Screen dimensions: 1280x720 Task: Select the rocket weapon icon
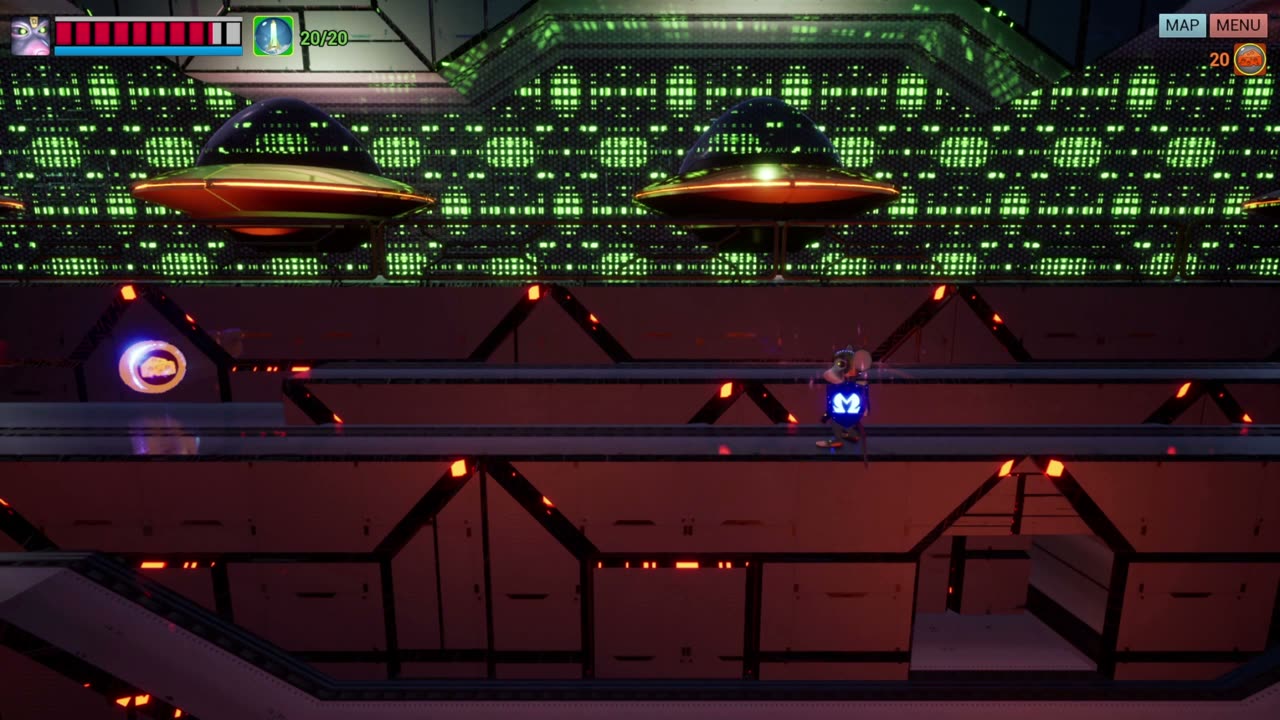(x=273, y=36)
